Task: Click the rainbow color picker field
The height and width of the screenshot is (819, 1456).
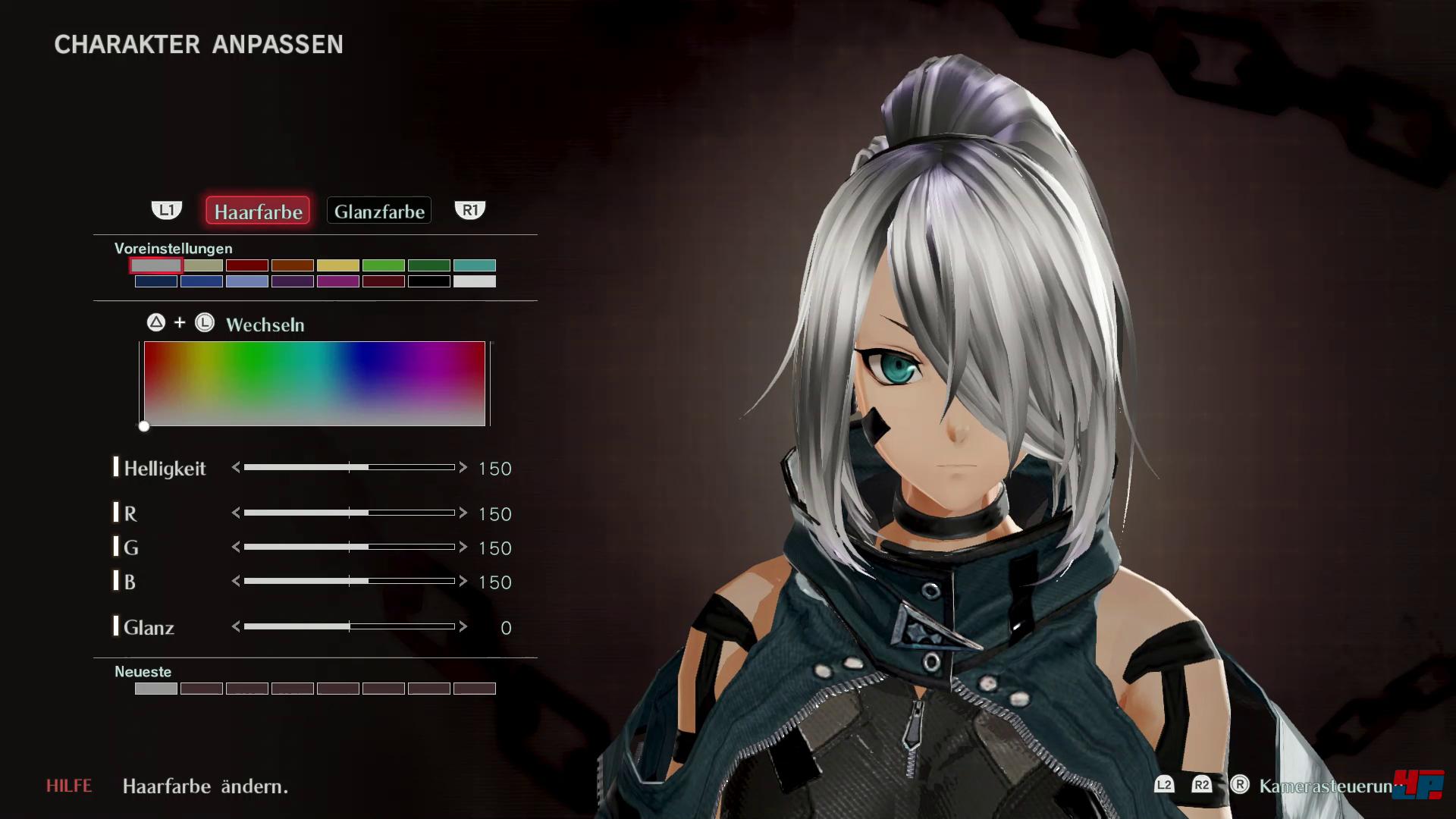Action: click(x=314, y=384)
